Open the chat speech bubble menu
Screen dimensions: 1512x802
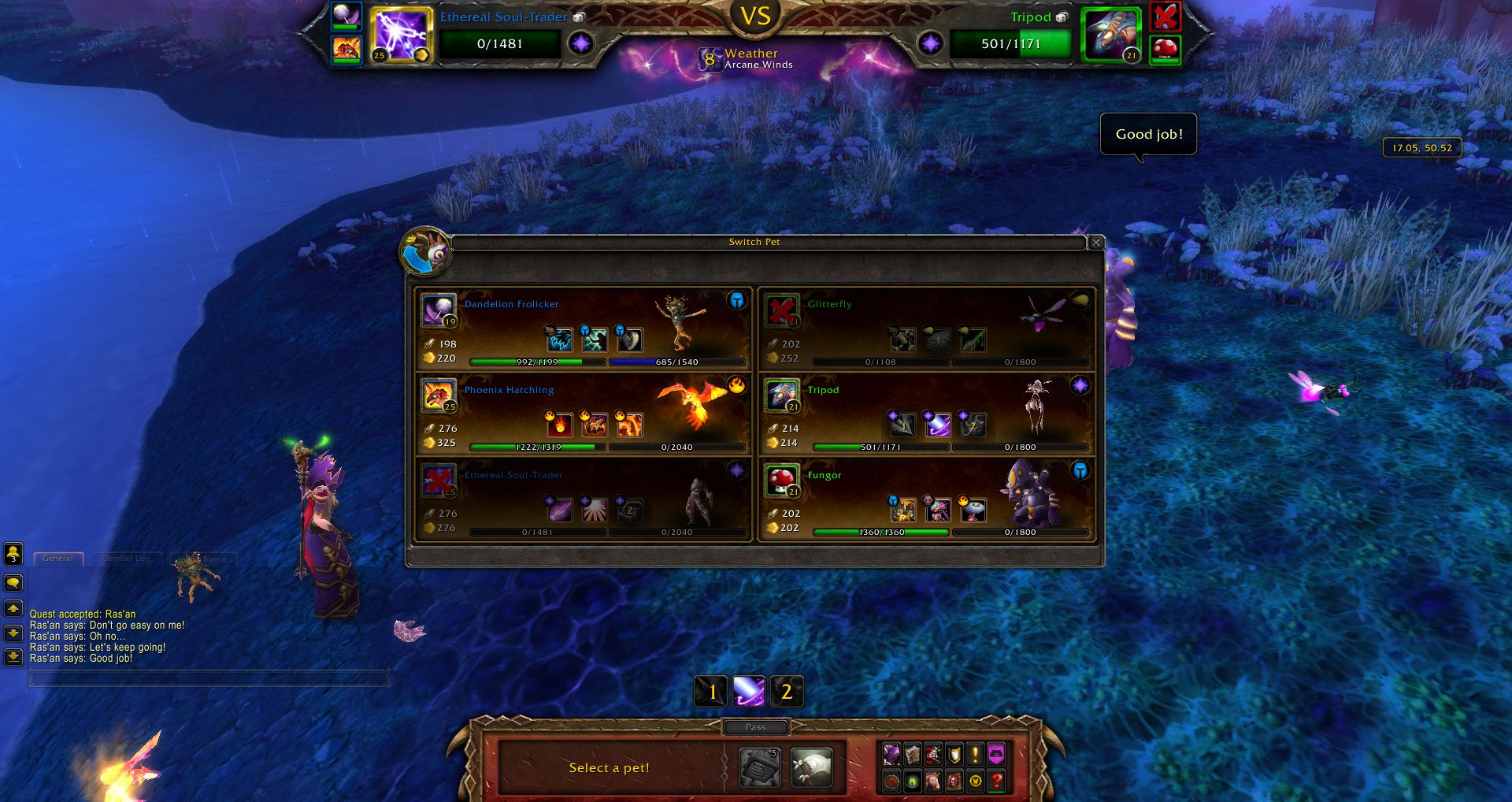click(x=13, y=583)
